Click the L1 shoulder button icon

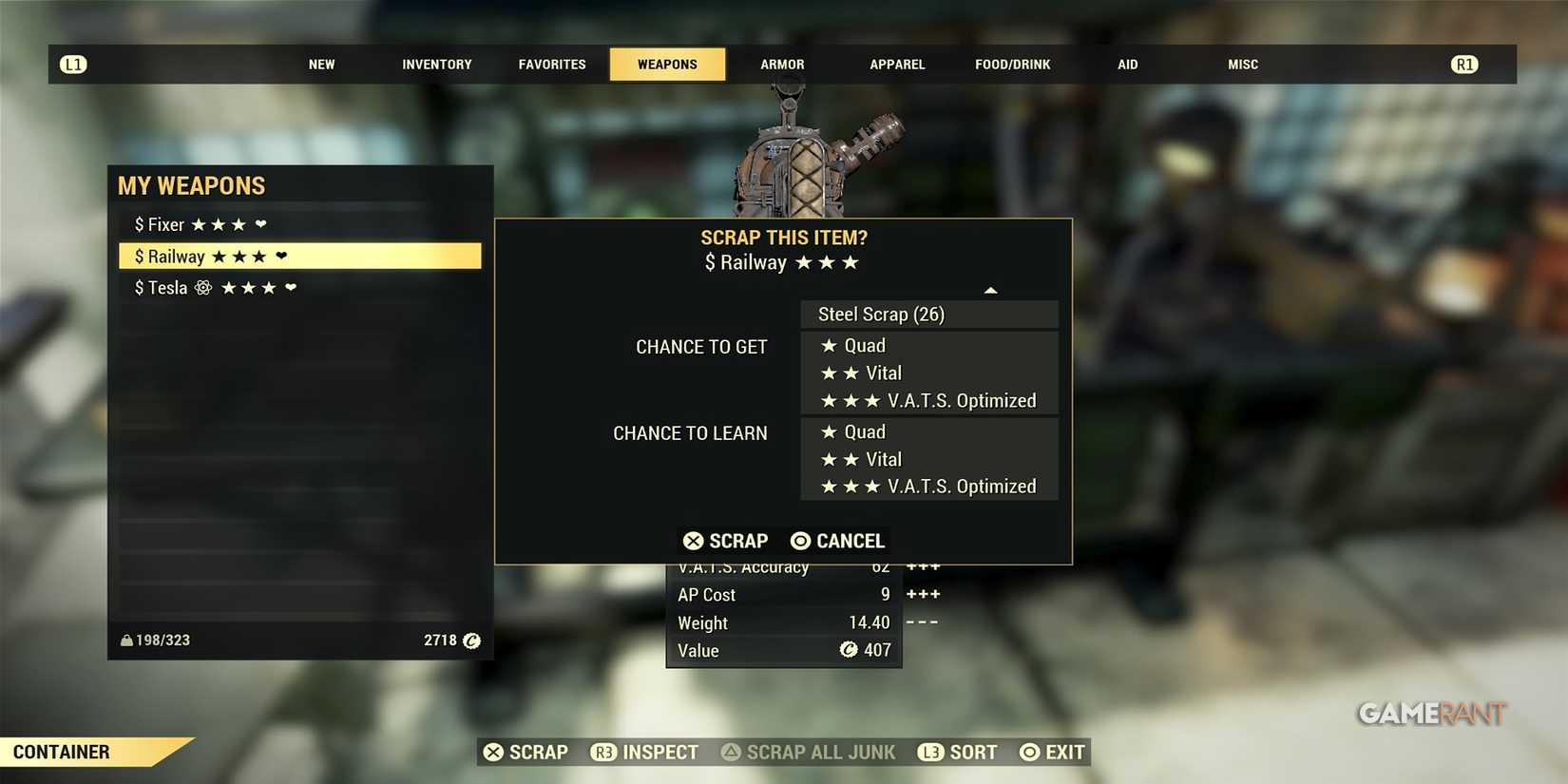point(73,64)
